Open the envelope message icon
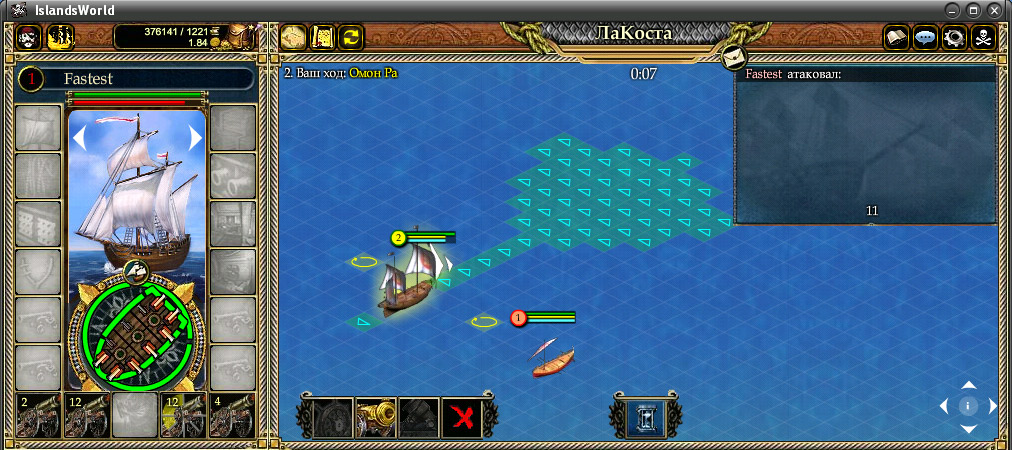 (734, 55)
